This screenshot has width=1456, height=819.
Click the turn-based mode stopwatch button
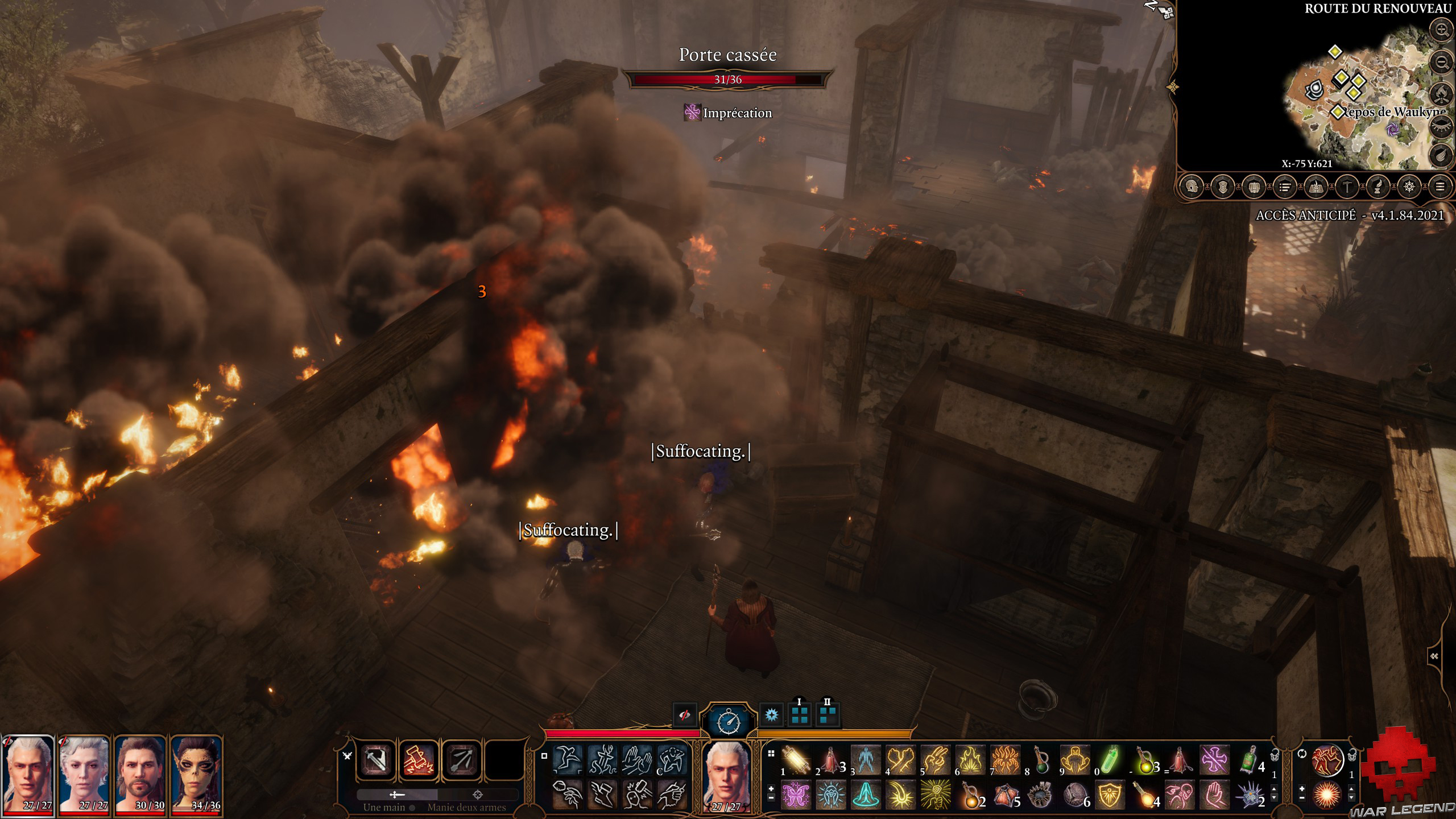(729, 721)
